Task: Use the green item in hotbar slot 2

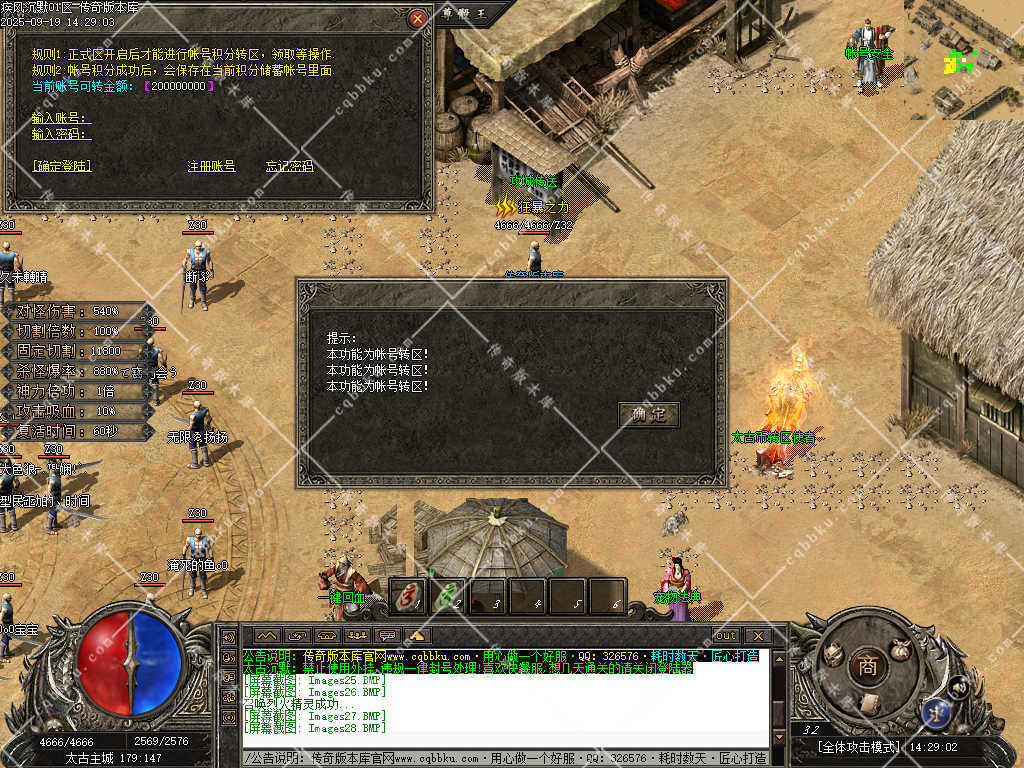Action: 448,597
